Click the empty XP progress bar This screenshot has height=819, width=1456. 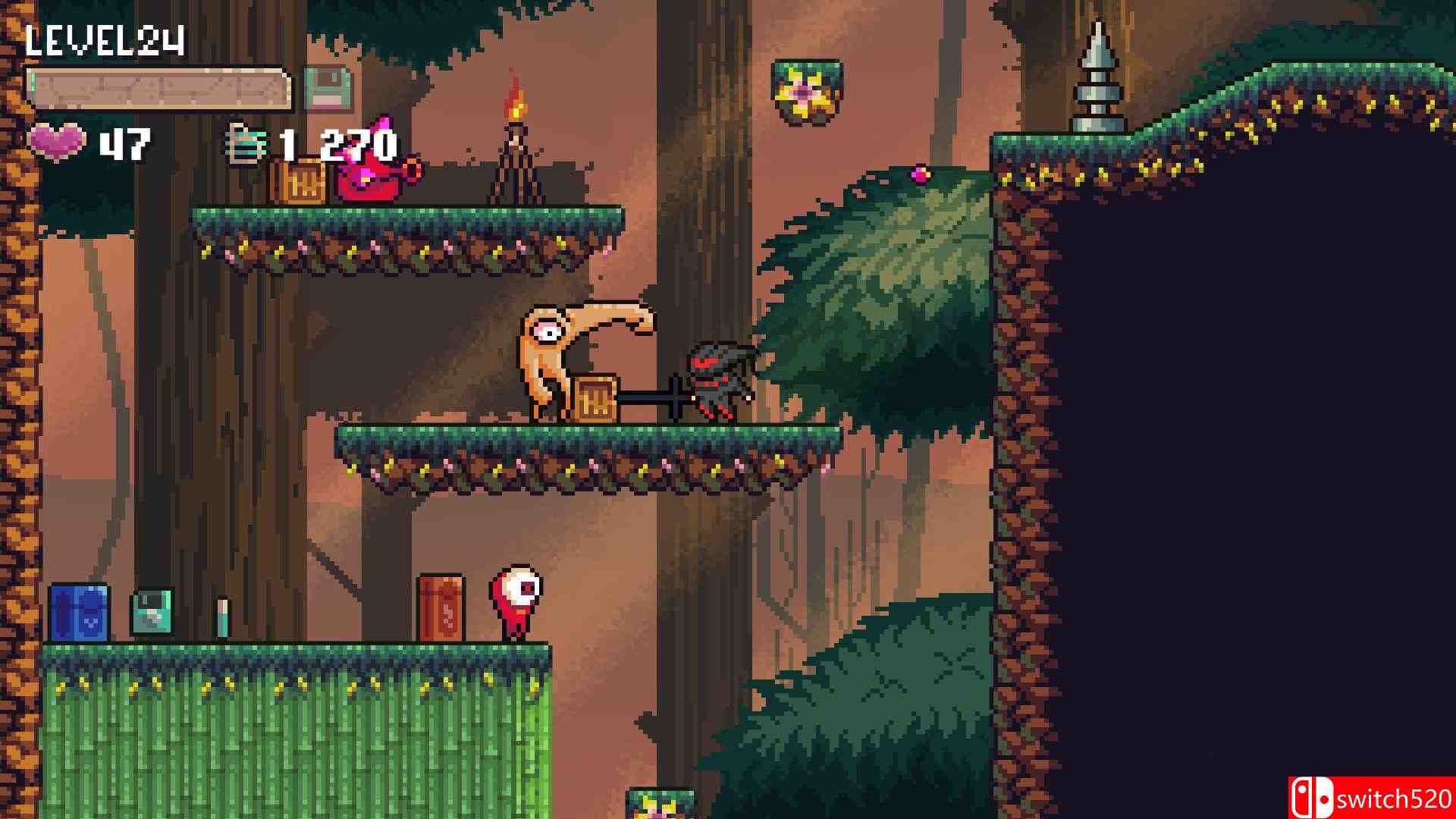pos(159,86)
